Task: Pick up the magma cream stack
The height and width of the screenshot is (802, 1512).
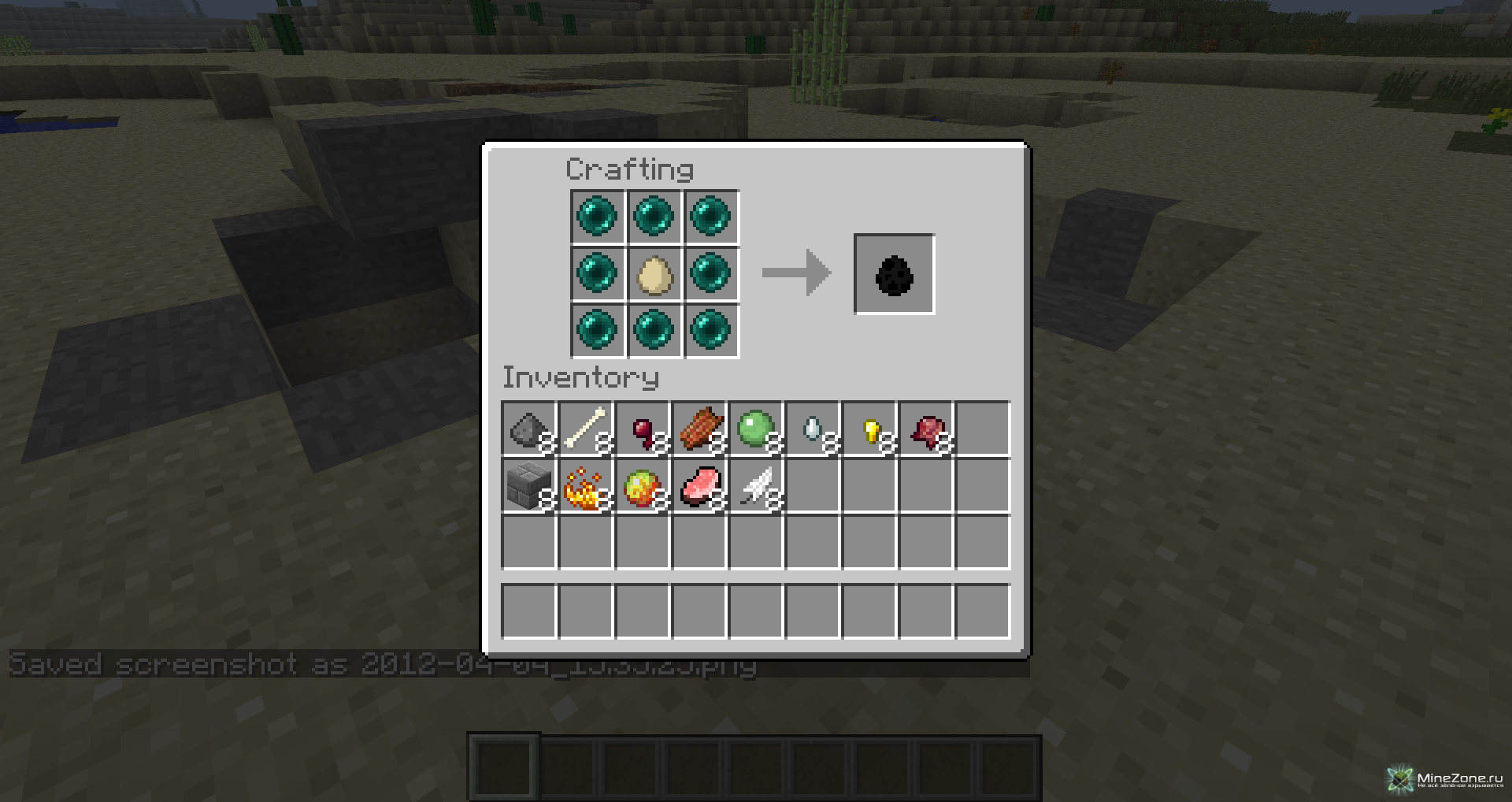Action: [643, 487]
